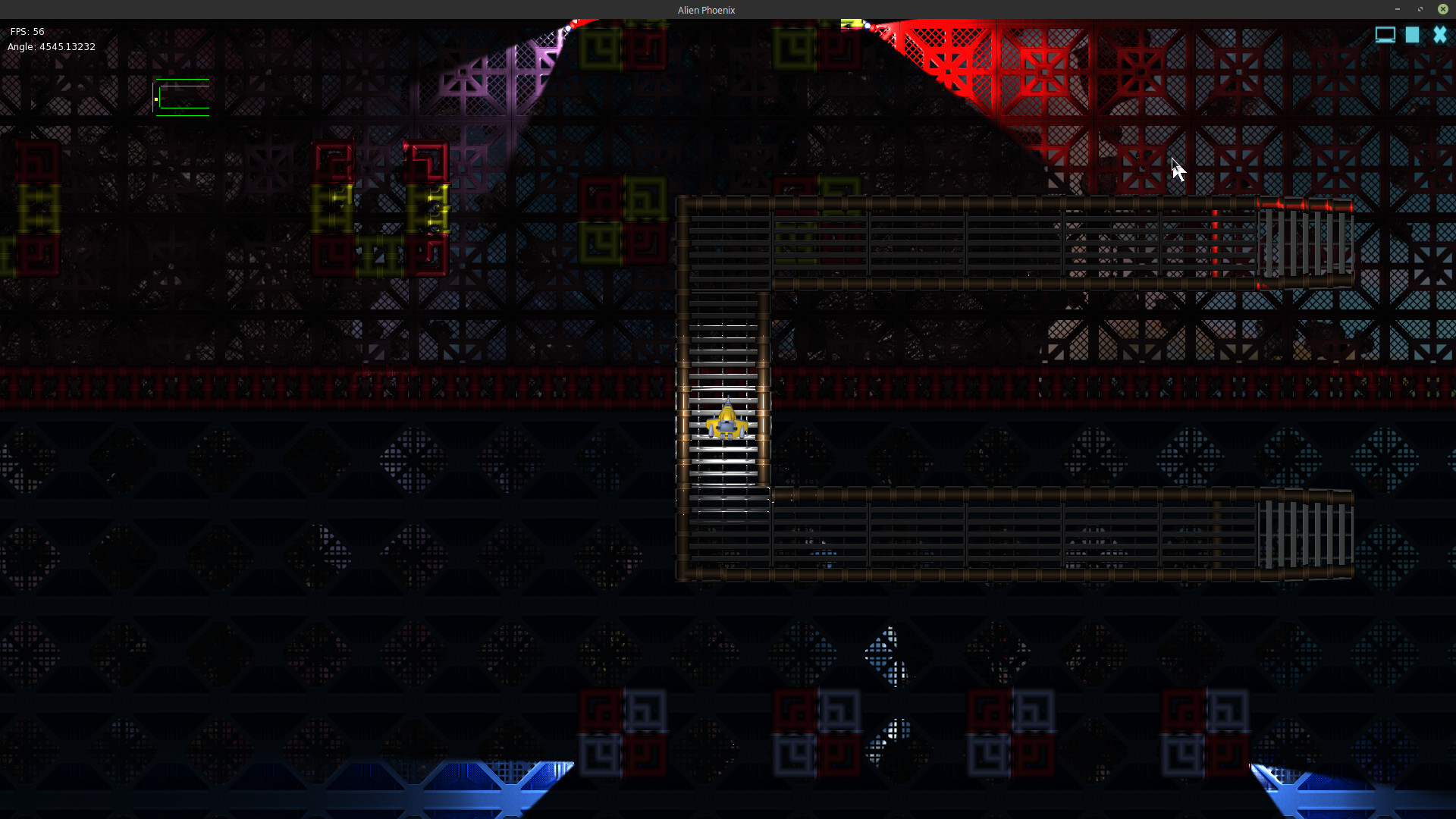Close the game with the cyan X
The image size is (1456, 819).
(x=1439, y=35)
